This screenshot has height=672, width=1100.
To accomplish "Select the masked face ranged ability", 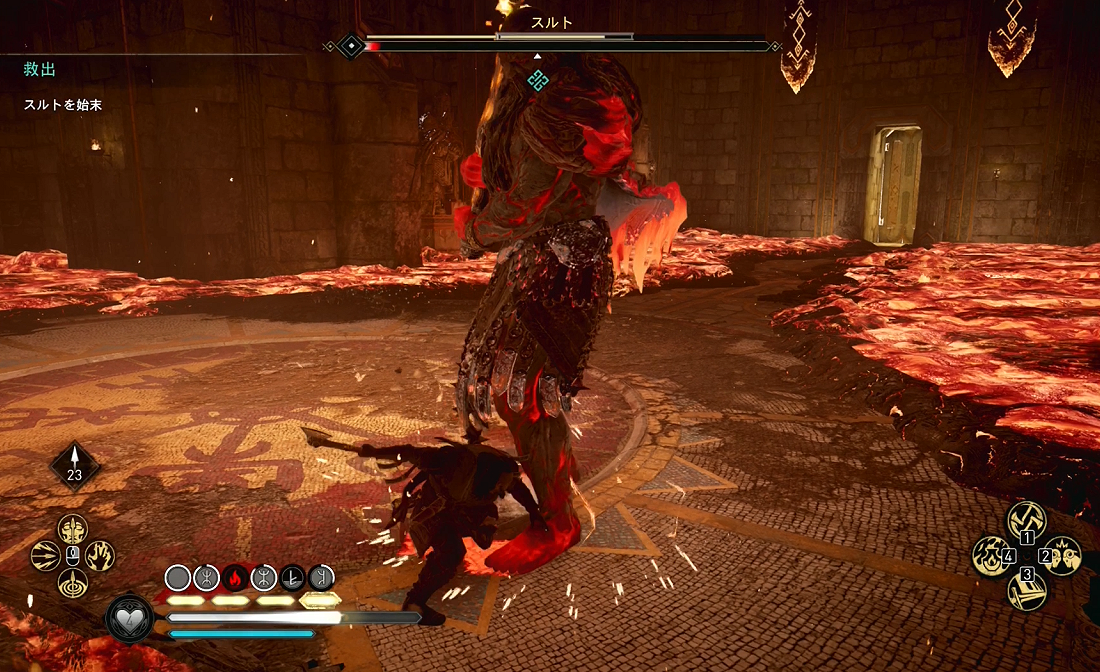I will click(72, 529).
